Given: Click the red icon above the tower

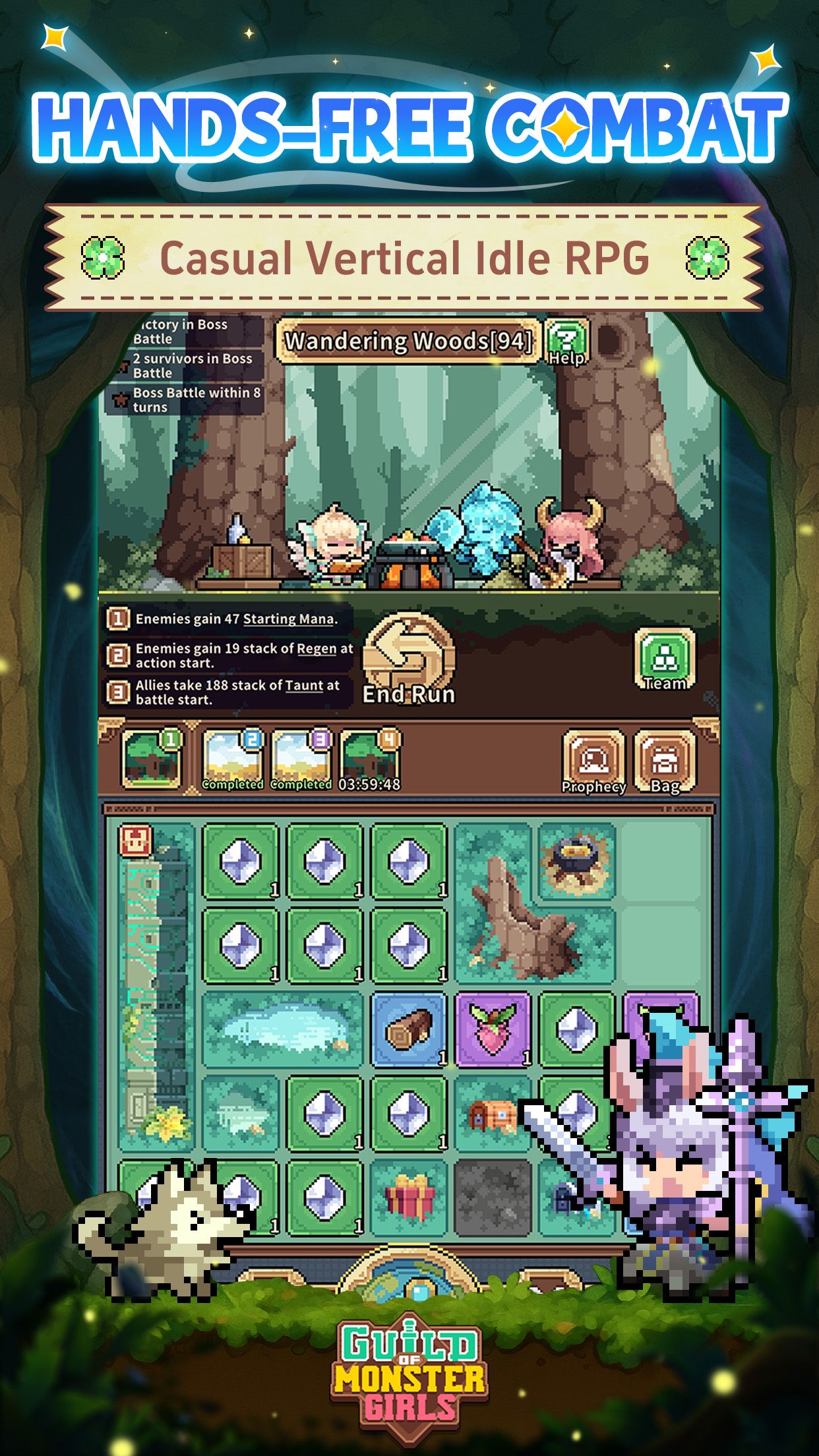Looking at the screenshot, I should pyautogui.click(x=136, y=841).
